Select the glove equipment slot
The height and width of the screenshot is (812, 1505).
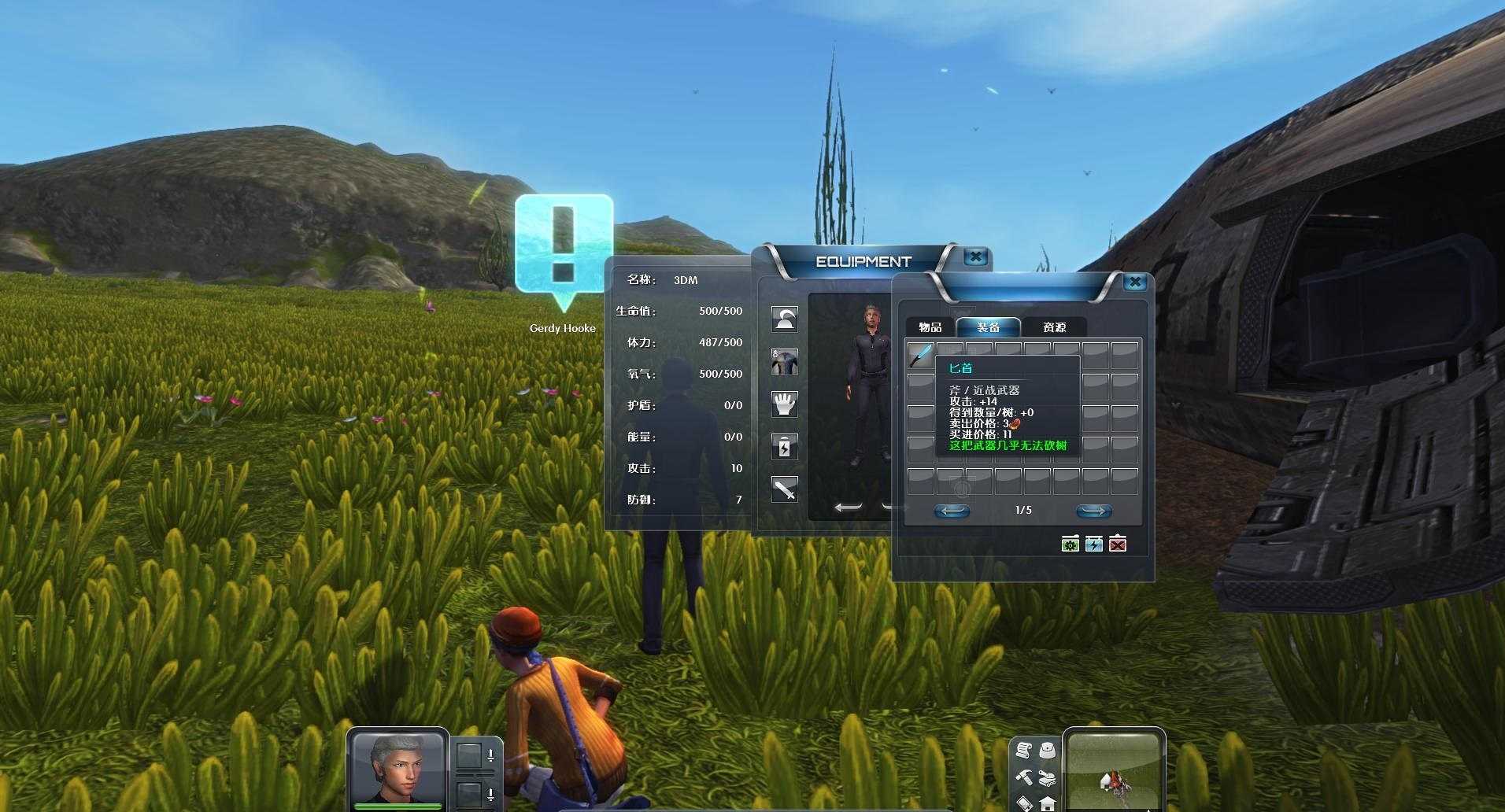pos(784,404)
